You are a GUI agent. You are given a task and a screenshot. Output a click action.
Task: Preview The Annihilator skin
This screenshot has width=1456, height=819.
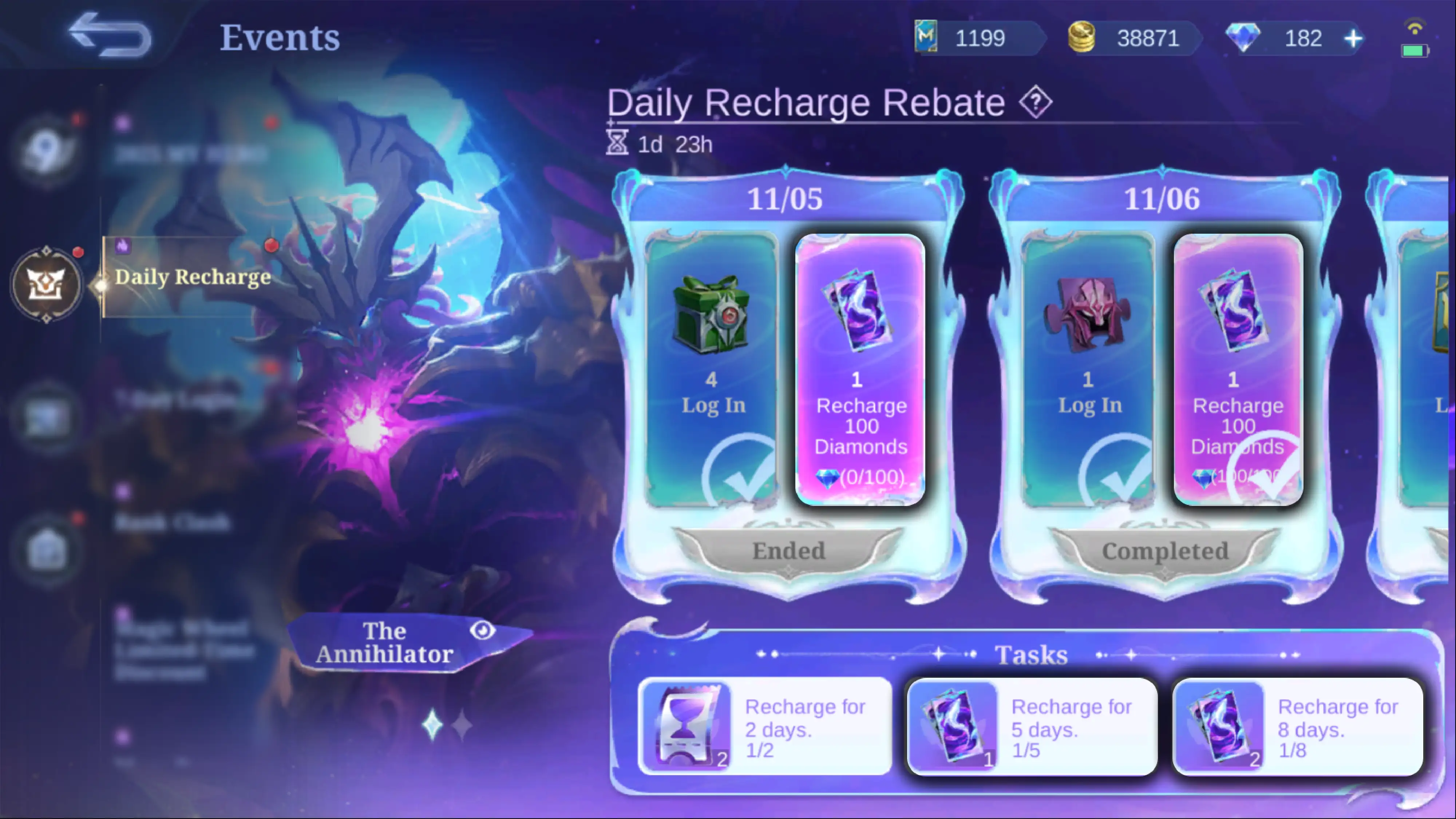482,630
